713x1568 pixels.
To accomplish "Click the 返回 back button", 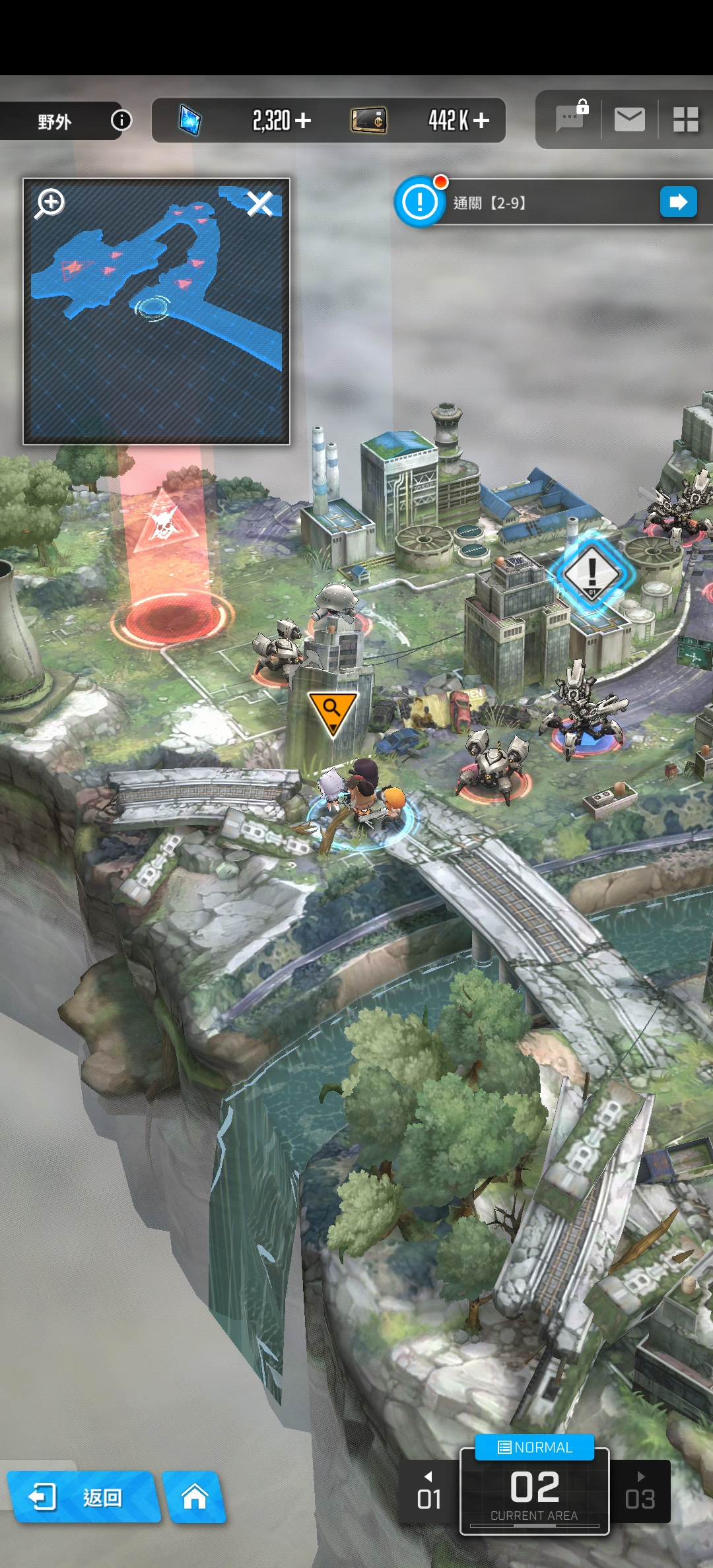I will tap(83, 1497).
